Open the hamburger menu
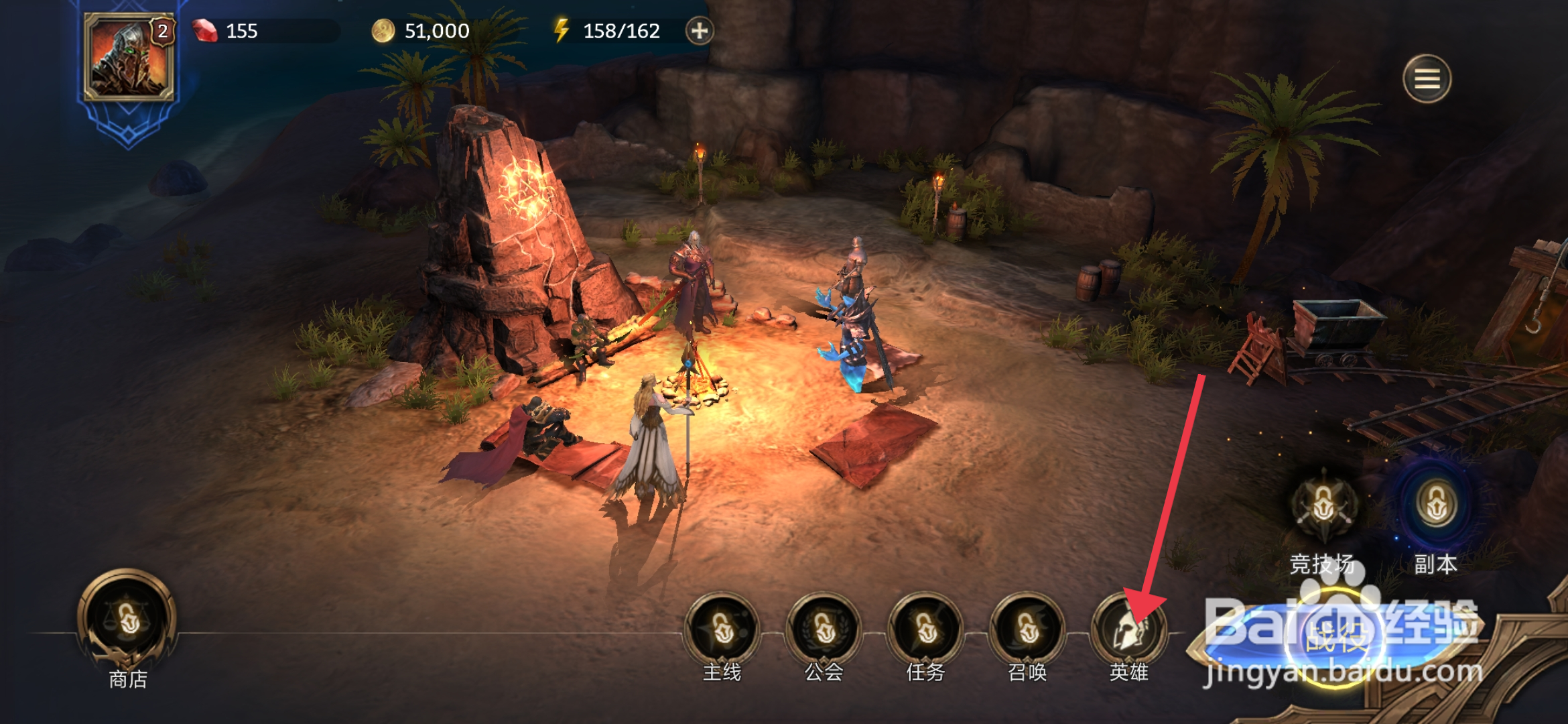 [1427, 79]
